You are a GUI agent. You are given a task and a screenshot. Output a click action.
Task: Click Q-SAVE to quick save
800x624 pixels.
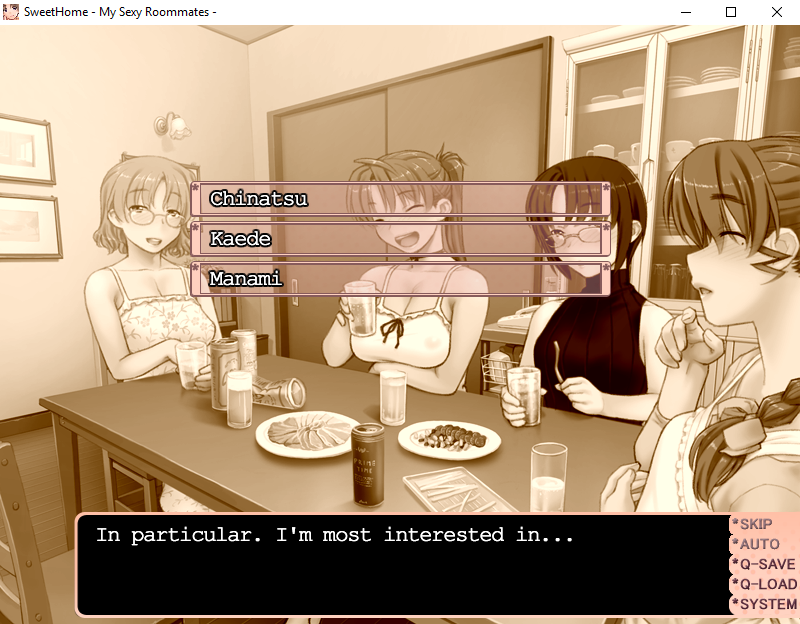click(767, 564)
